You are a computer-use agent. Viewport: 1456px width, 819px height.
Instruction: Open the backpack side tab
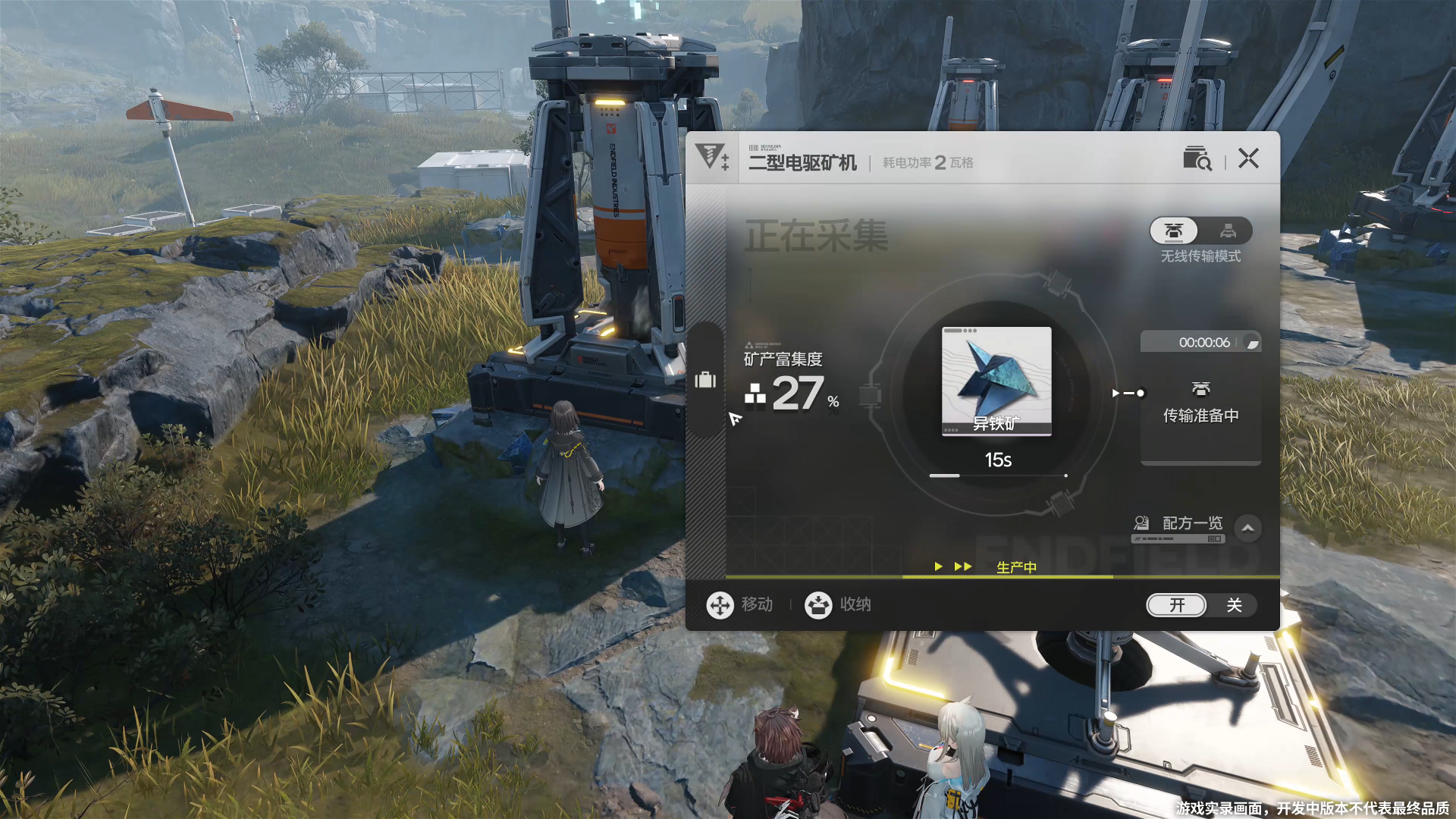coord(705,380)
